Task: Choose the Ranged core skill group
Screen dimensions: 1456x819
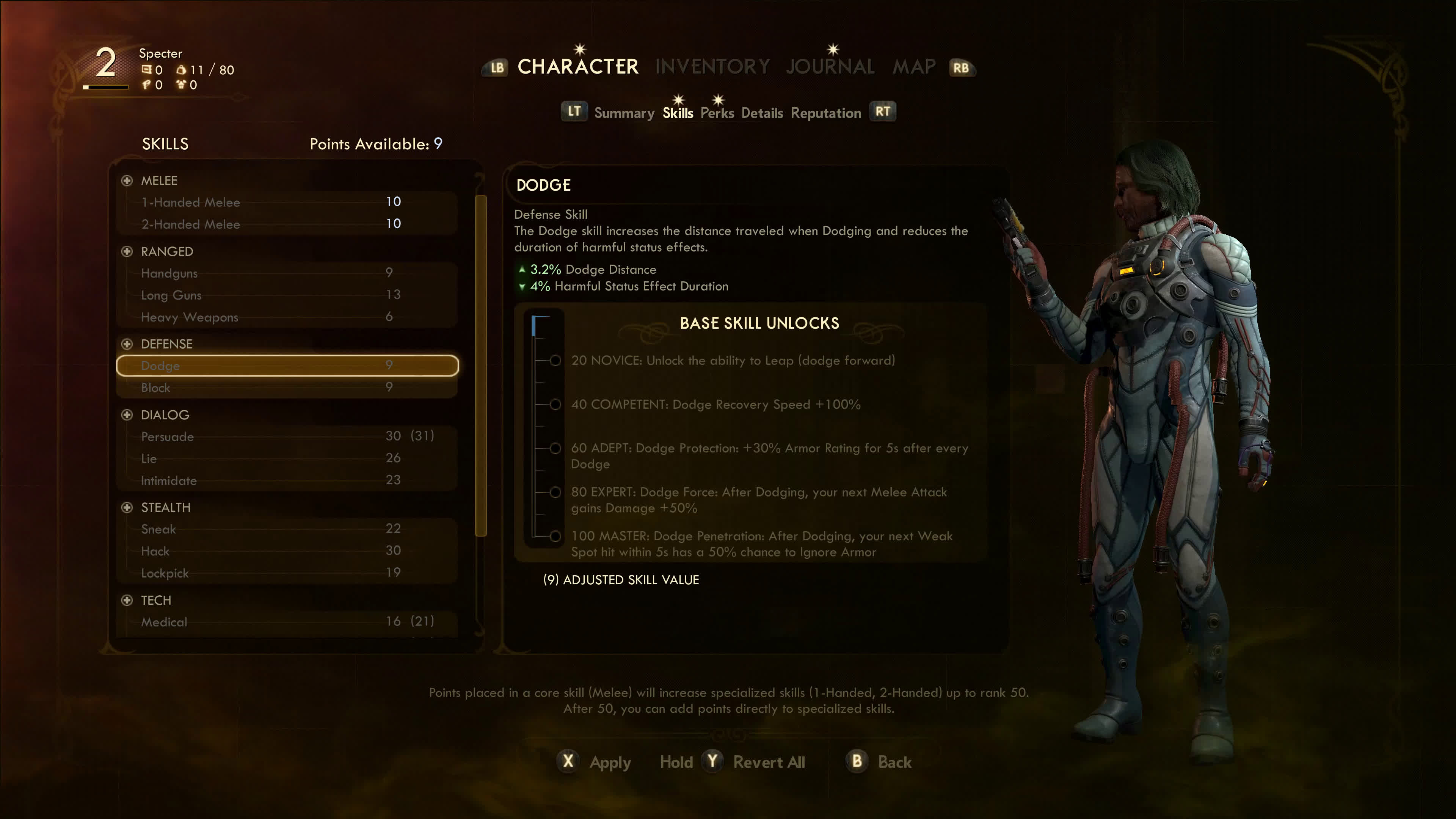Action: point(167,251)
